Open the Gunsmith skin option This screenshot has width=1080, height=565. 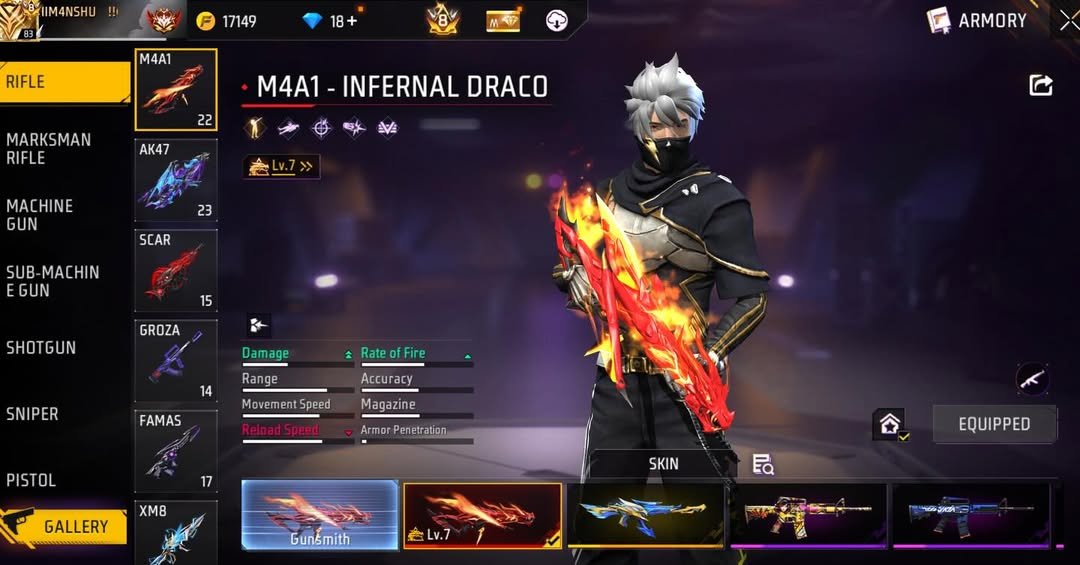coord(320,515)
